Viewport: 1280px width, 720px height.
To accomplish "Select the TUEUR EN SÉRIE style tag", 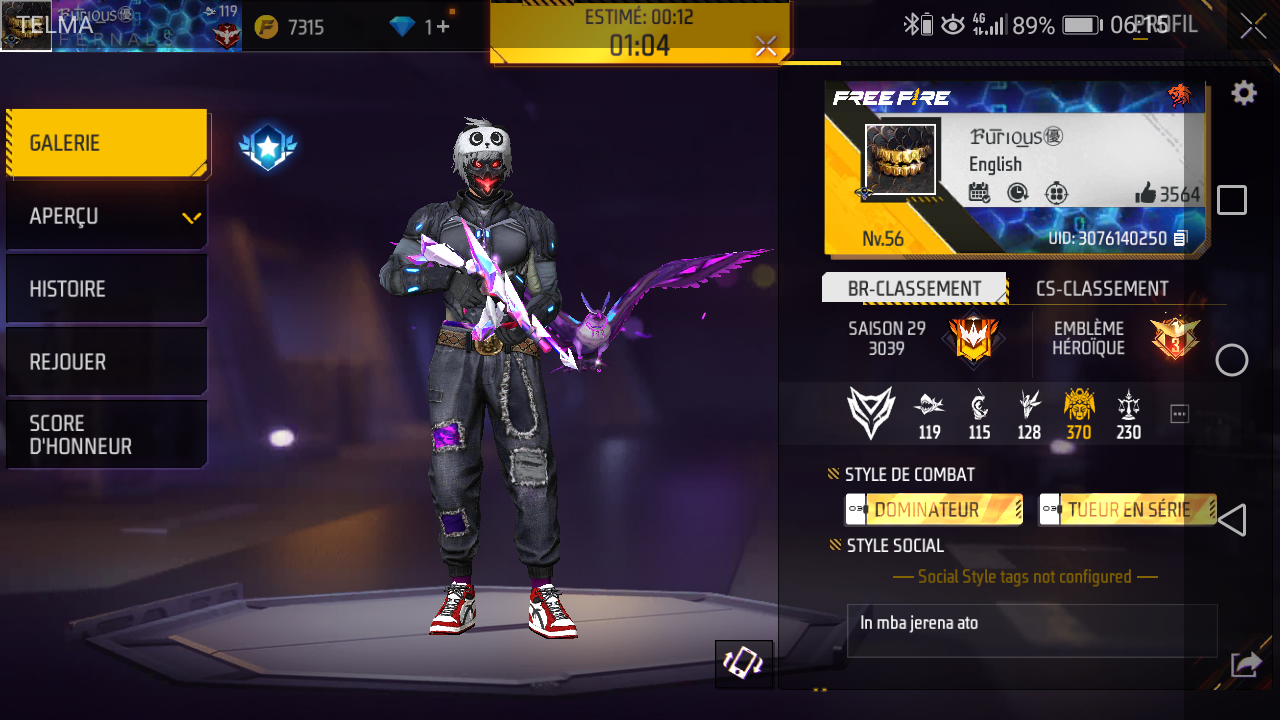I will coord(1127,510).
